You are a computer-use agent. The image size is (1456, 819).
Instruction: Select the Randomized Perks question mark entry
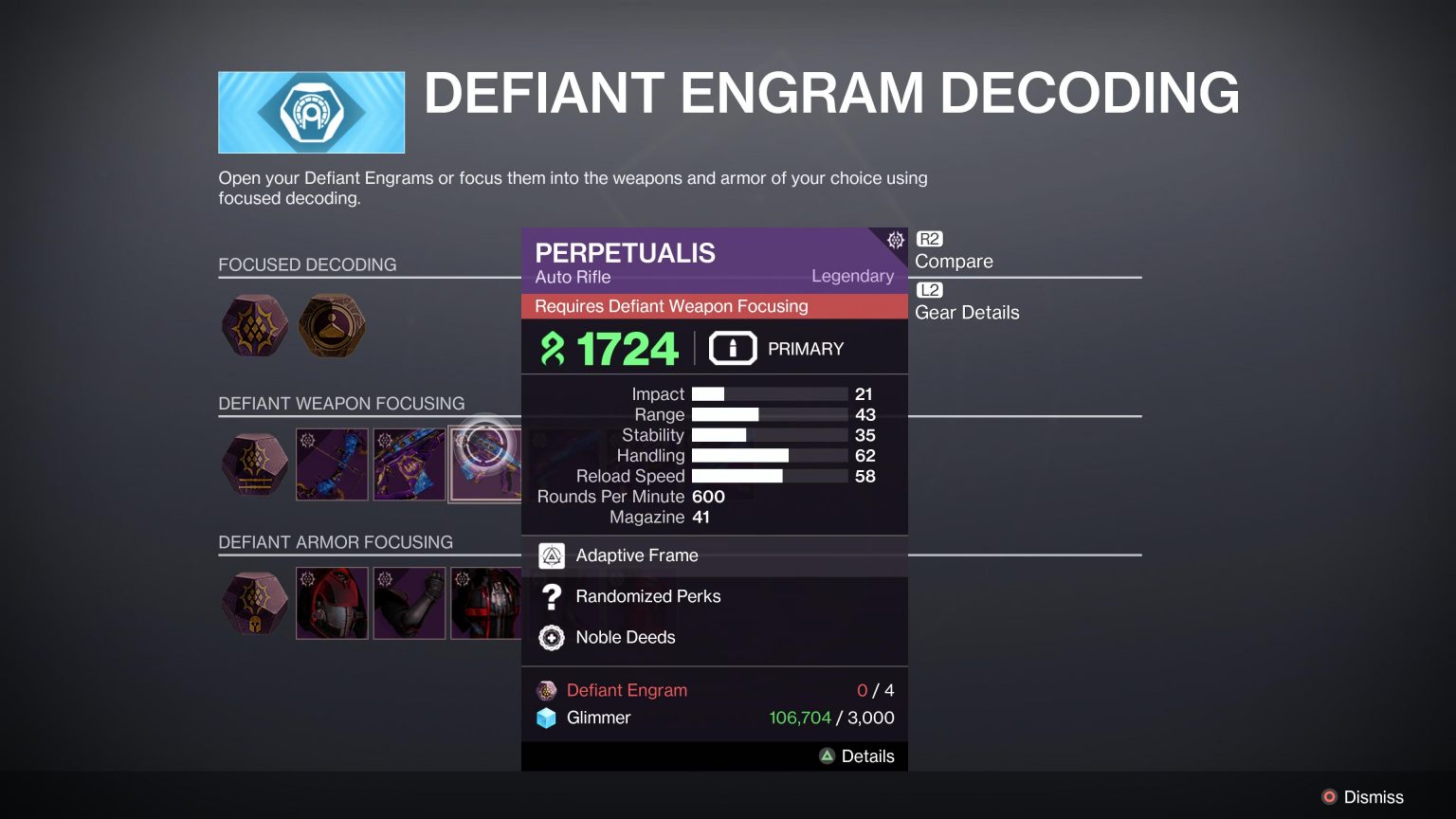(552, 596)
